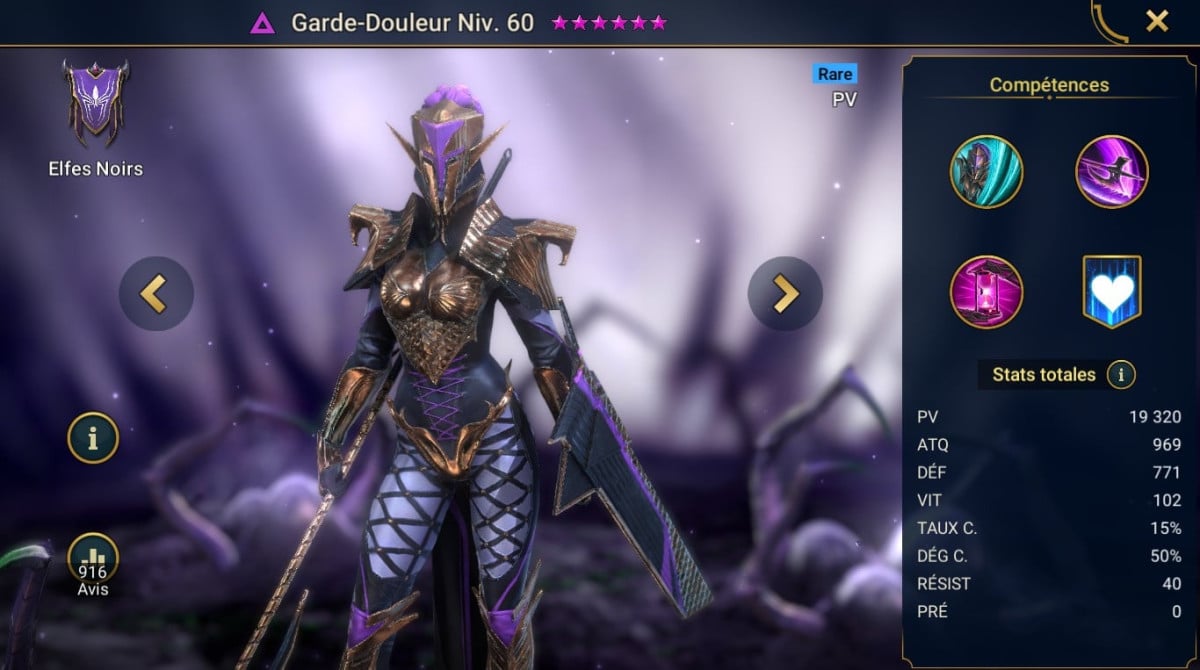The width and height of the screenshot is (1200, 670).
Task: Show the previous champion
Action: tap(156, 293)
